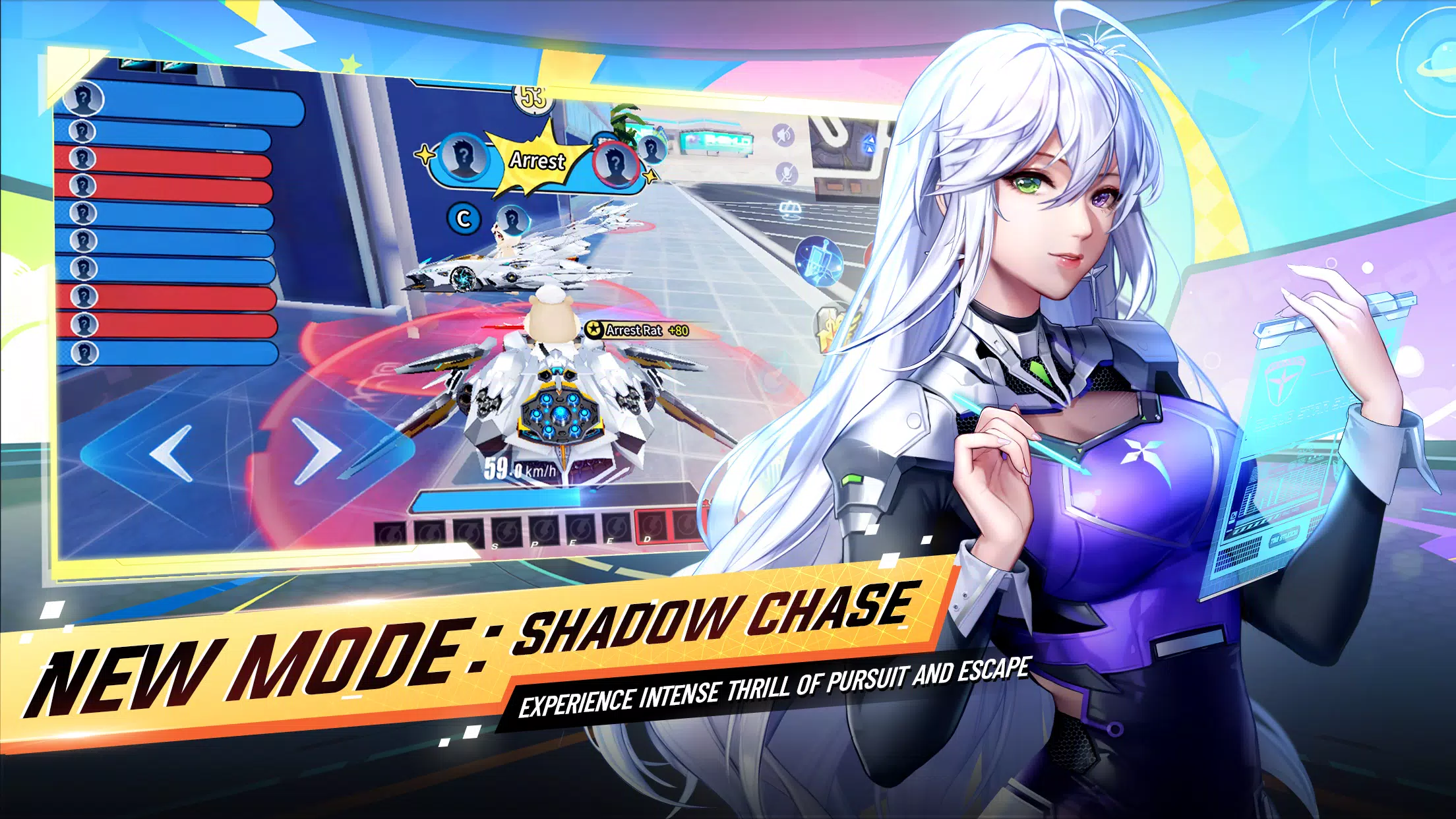
Task: Tap the blue double-triangle indicator near the wall
Action: tap(869, 144)
